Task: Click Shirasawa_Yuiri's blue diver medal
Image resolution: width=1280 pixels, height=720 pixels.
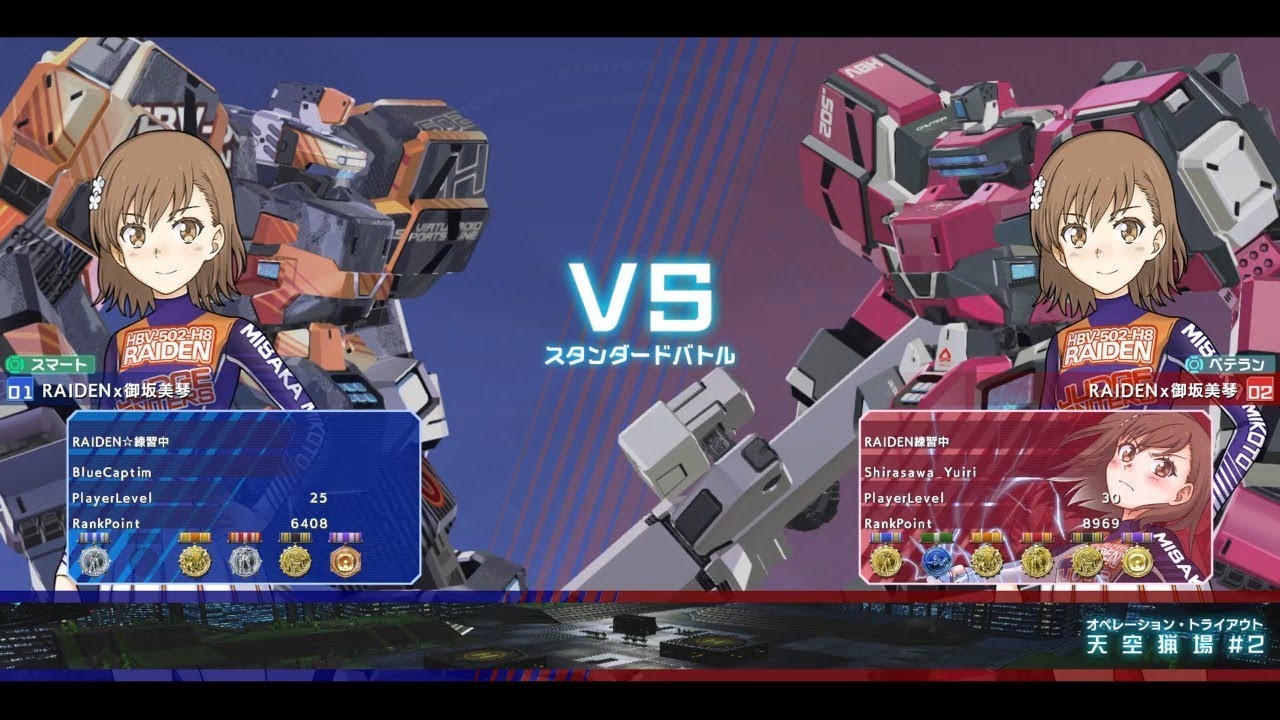Action: click(938, 561)
